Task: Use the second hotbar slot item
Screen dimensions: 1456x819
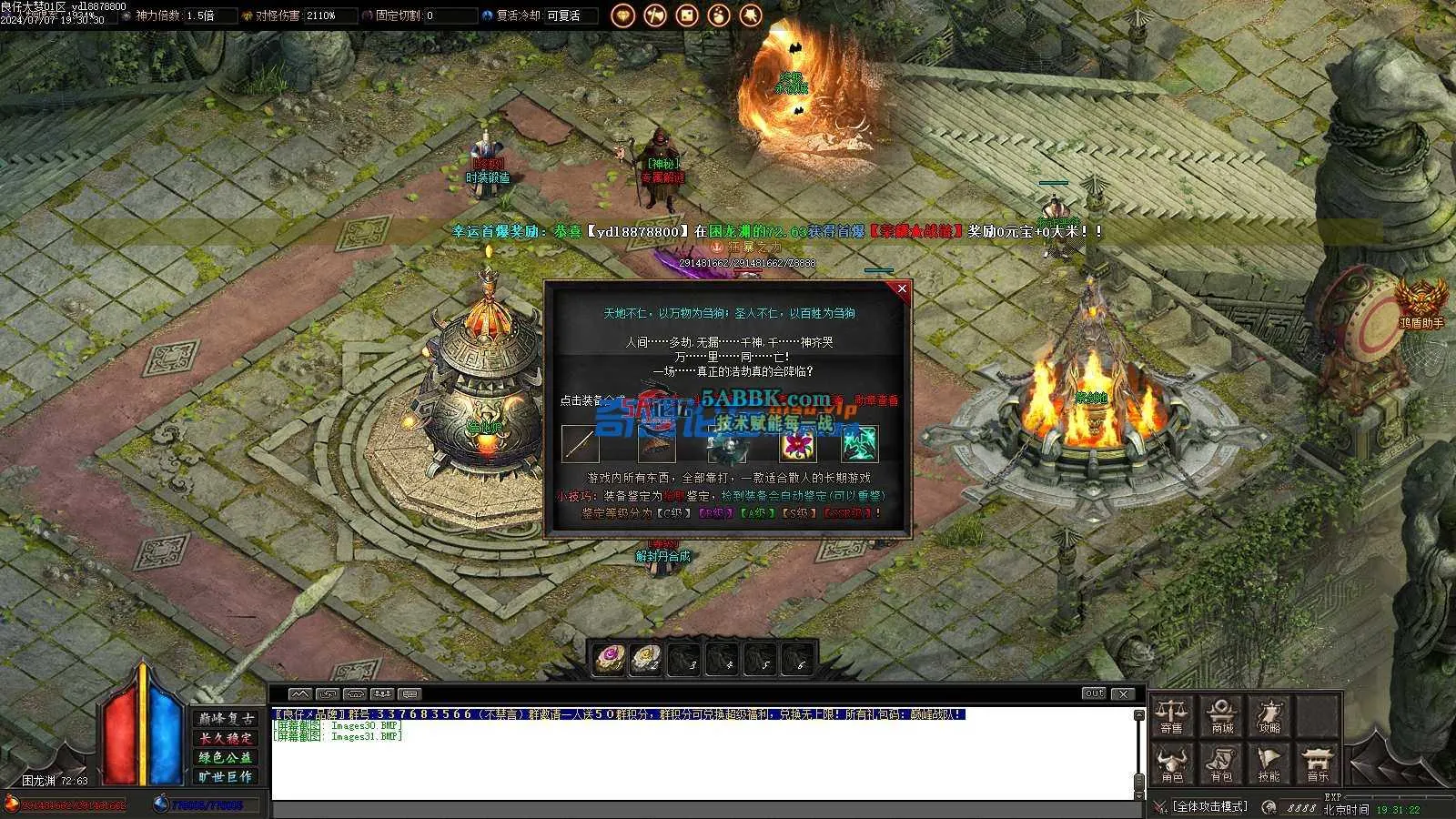Action: pyautogui.click(x=646, y=658)
